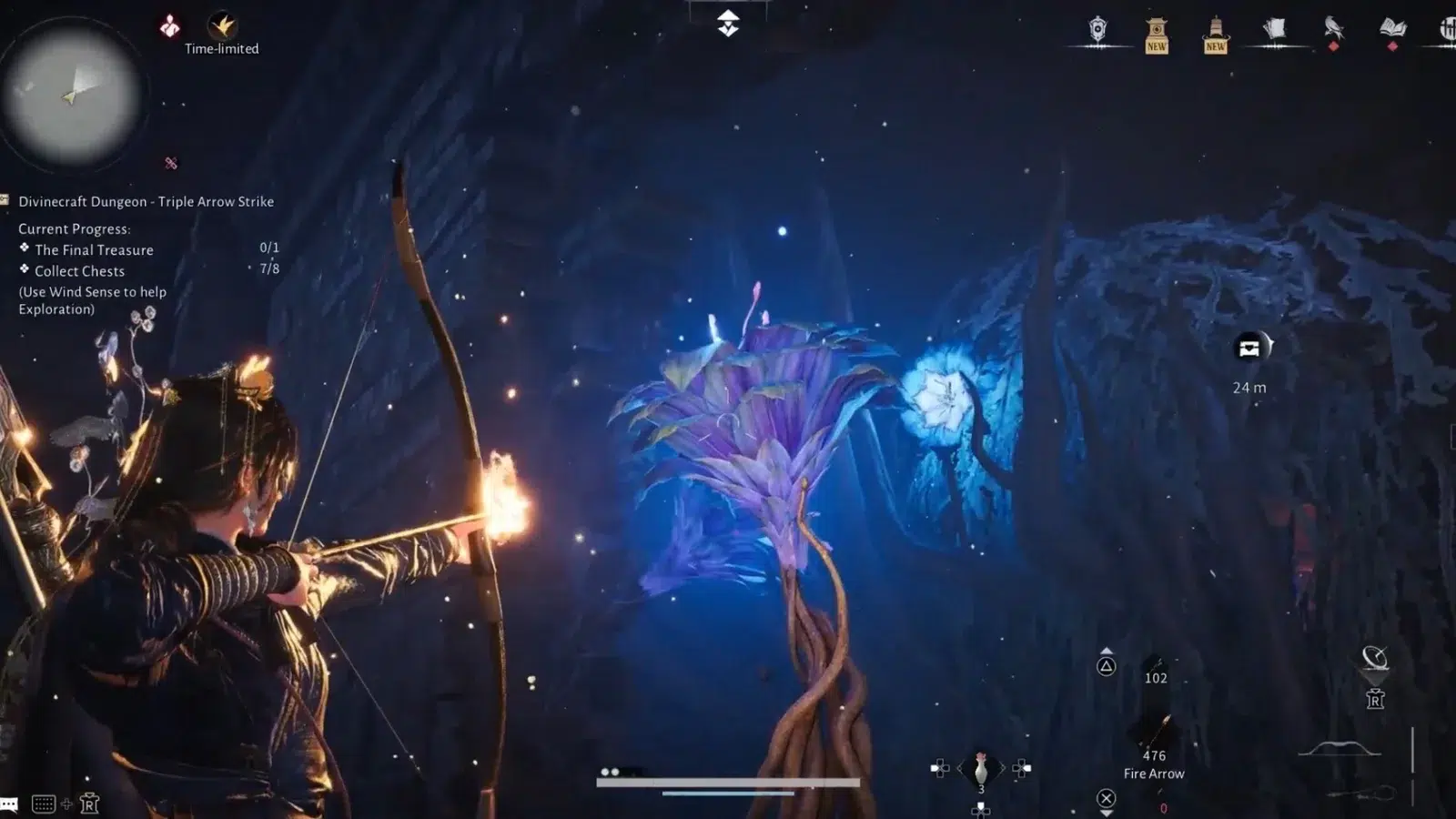Open the paper sheets menu icon

1274,30
